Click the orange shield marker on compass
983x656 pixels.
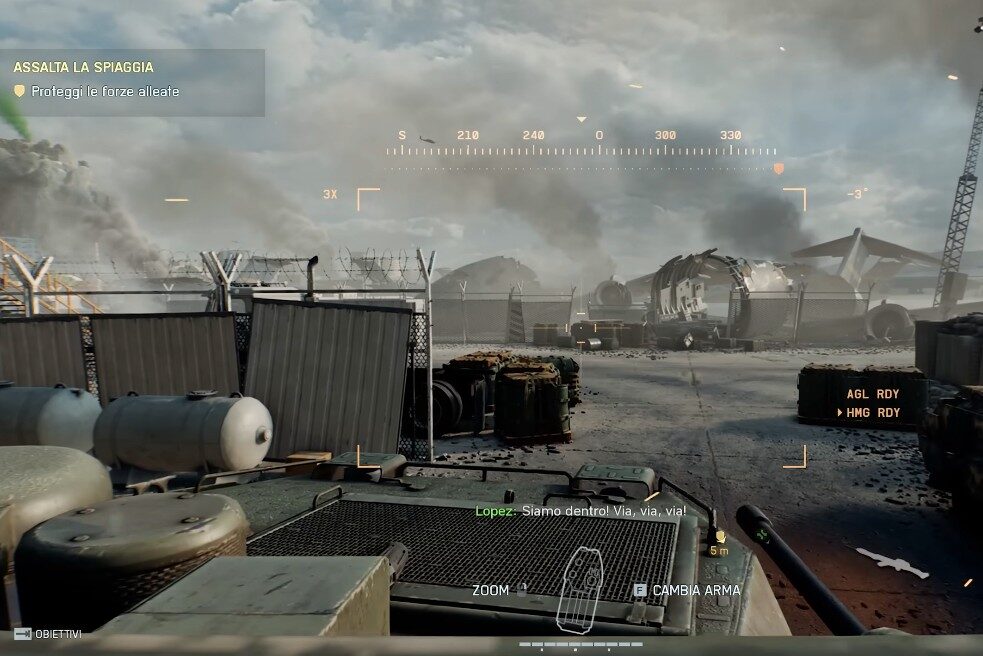[778, 169]
